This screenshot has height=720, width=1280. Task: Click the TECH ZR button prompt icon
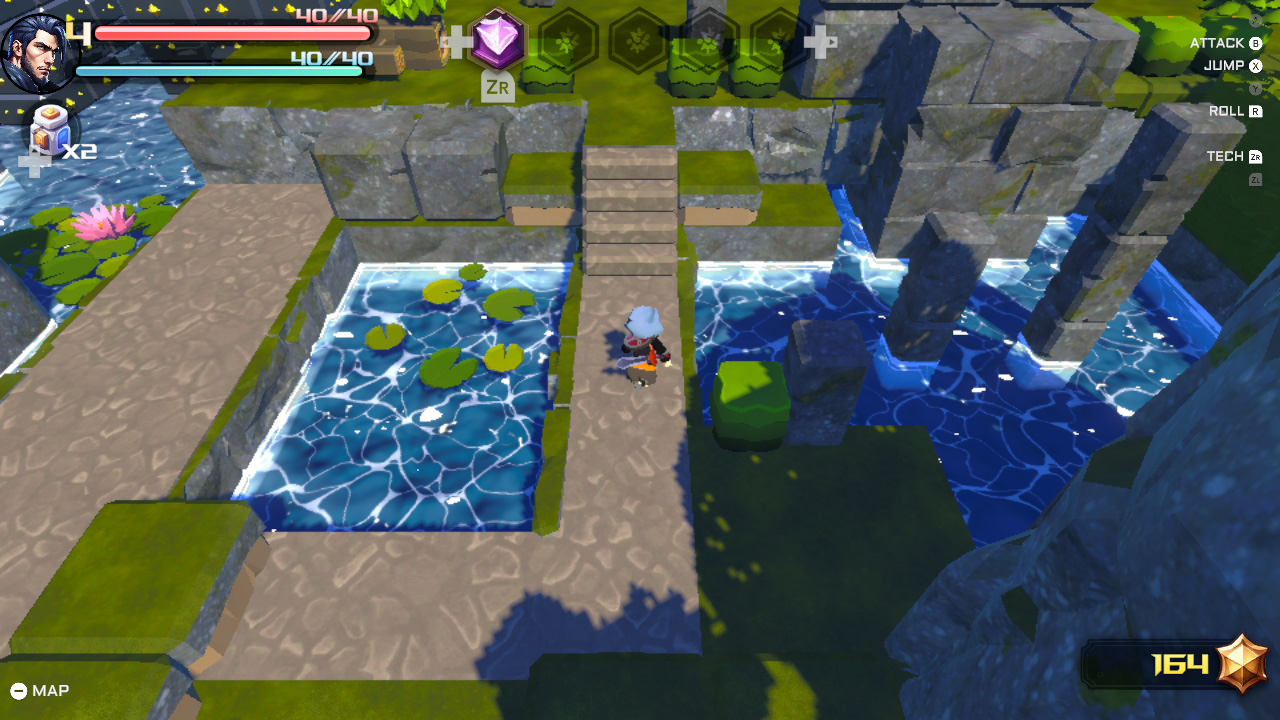[1255, 156]
